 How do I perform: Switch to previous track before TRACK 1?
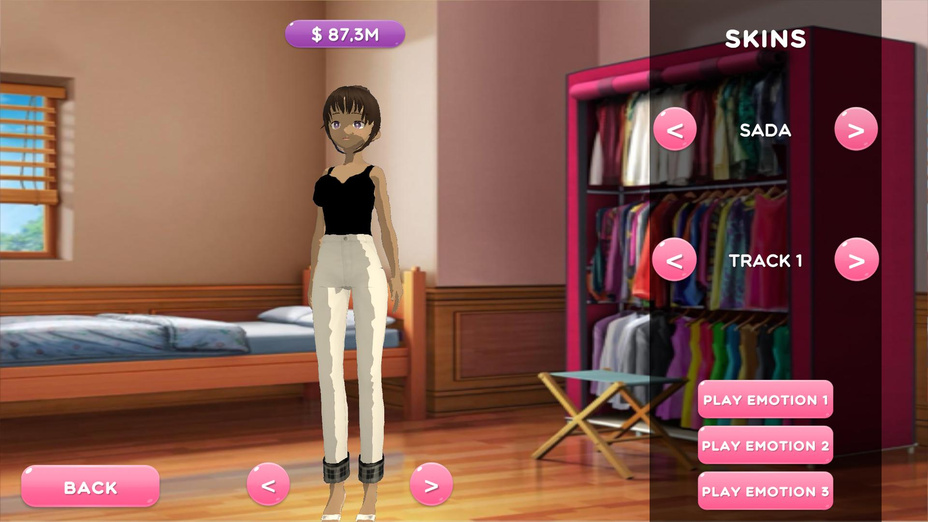(x=675, y=260)
